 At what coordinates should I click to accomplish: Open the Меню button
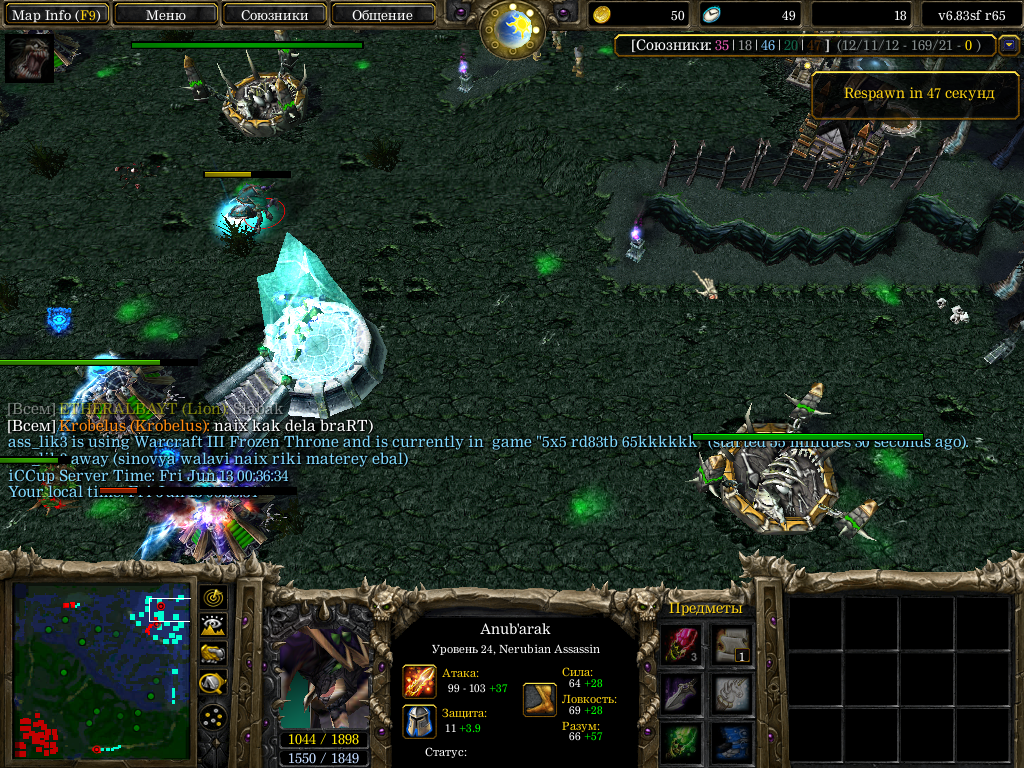tap(165, 15)
